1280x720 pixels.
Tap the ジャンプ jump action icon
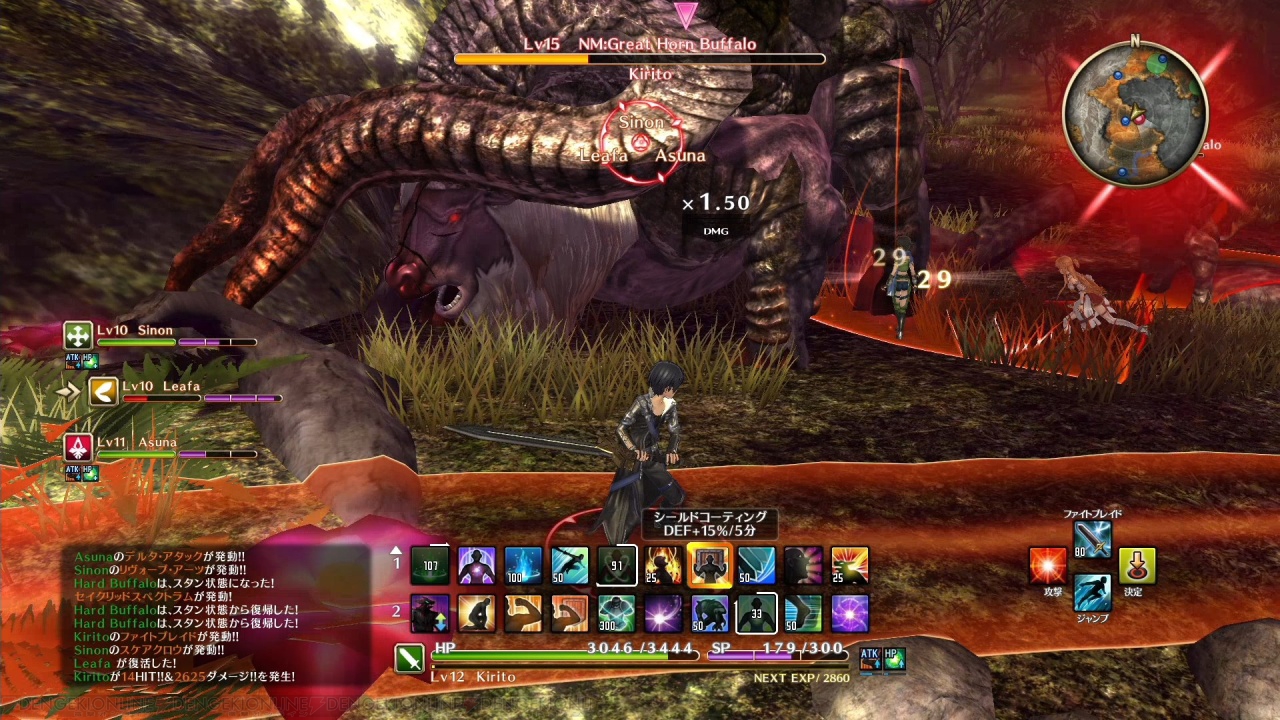(1092, 592)
